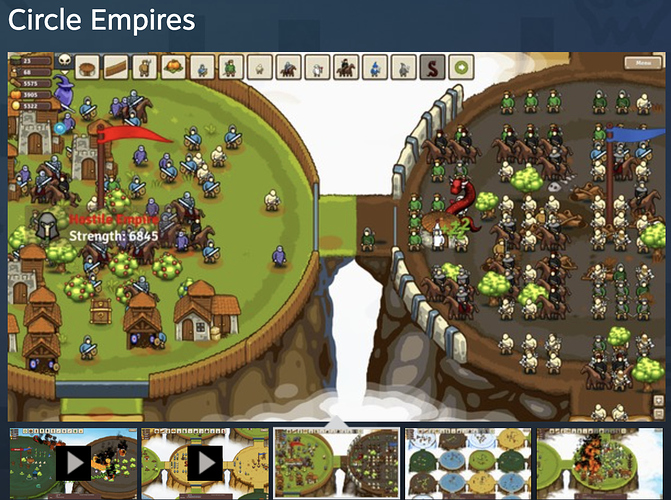Choose the round nest build icon

pos(88,68)
